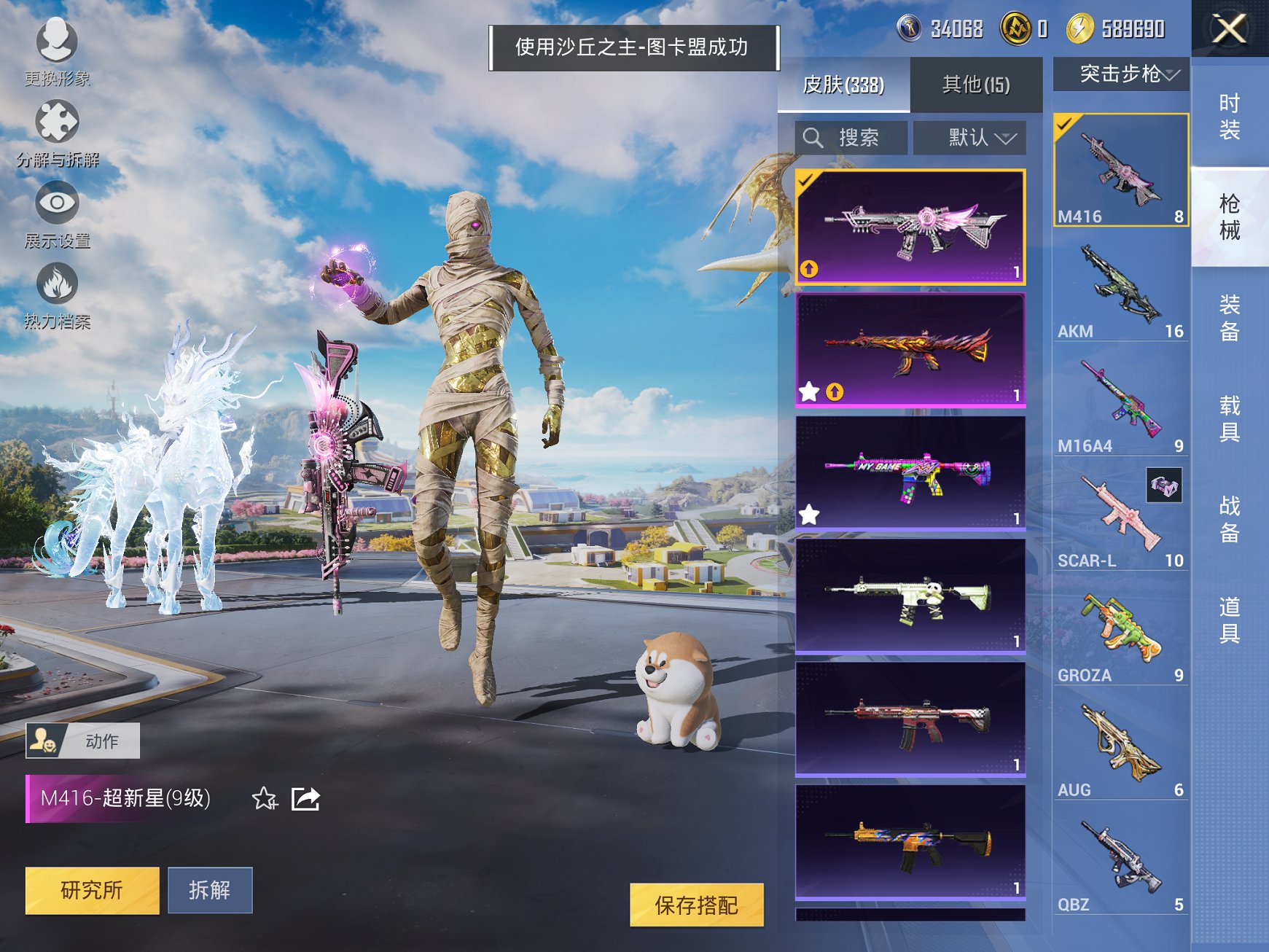Click the 搜索 magnifier search icon

[x=813, y=137]
